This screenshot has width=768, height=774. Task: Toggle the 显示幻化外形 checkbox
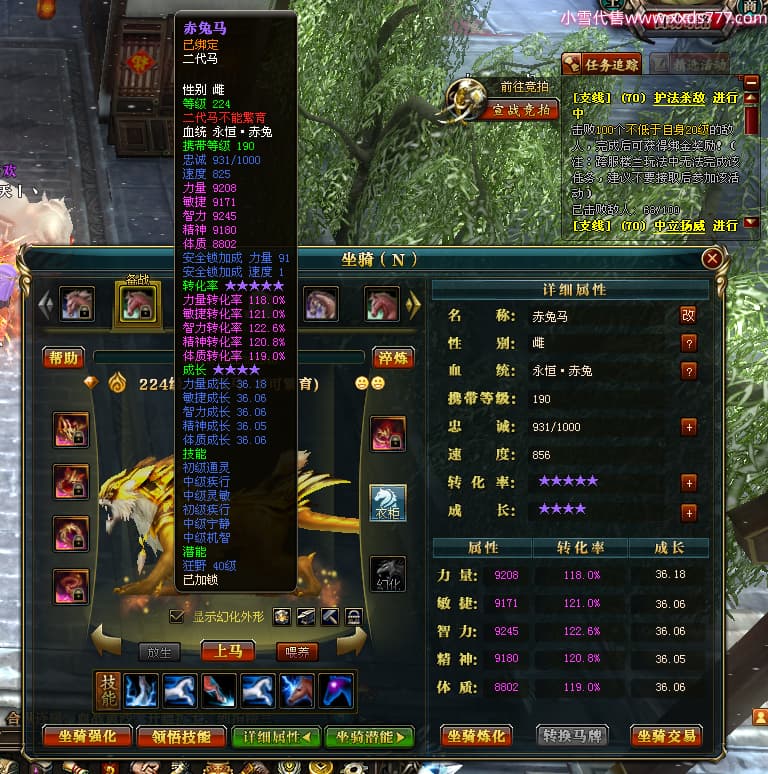tap(177, 616)
